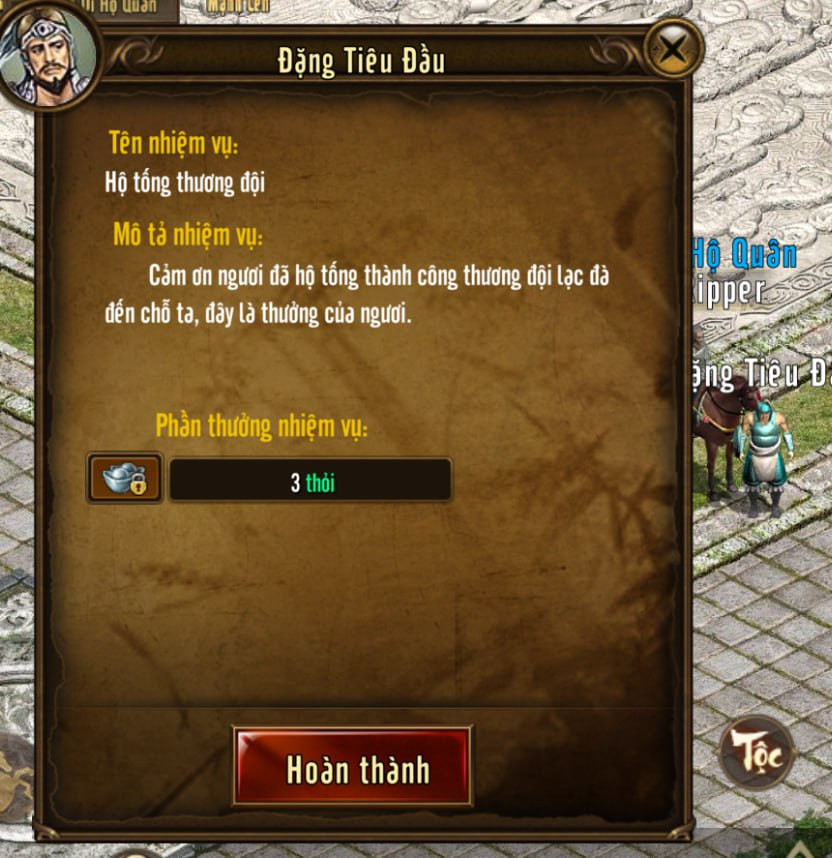Select the locked silver ingot reward icon
832x858 pixels.
coord(125,480)
